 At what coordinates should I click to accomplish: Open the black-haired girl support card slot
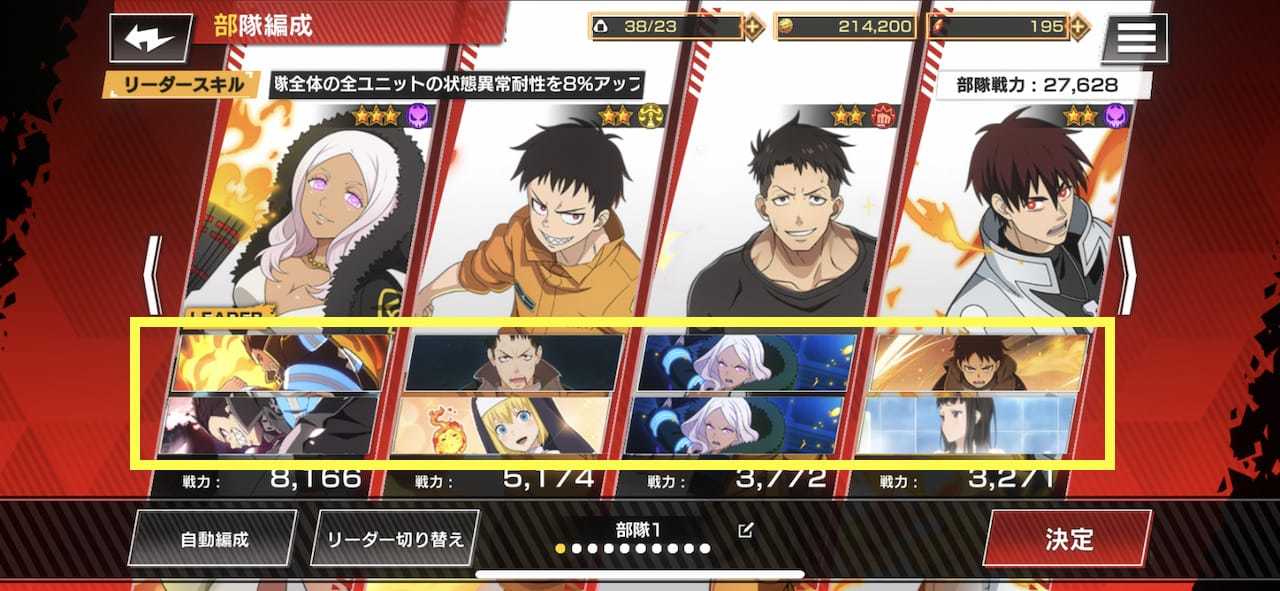tap(971, 424)
